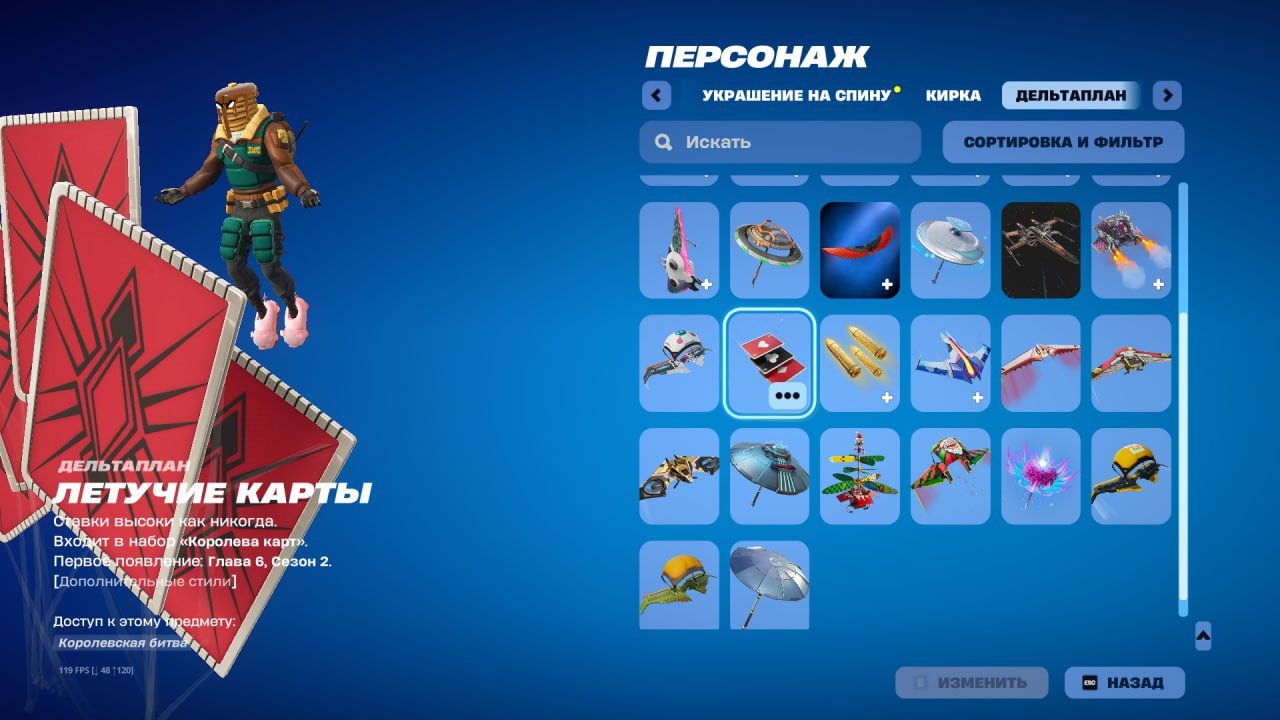The image size is (1280, 720).
Task: Navigate right using the arrow beside the tabs
Action: (x=1166, y=95)
